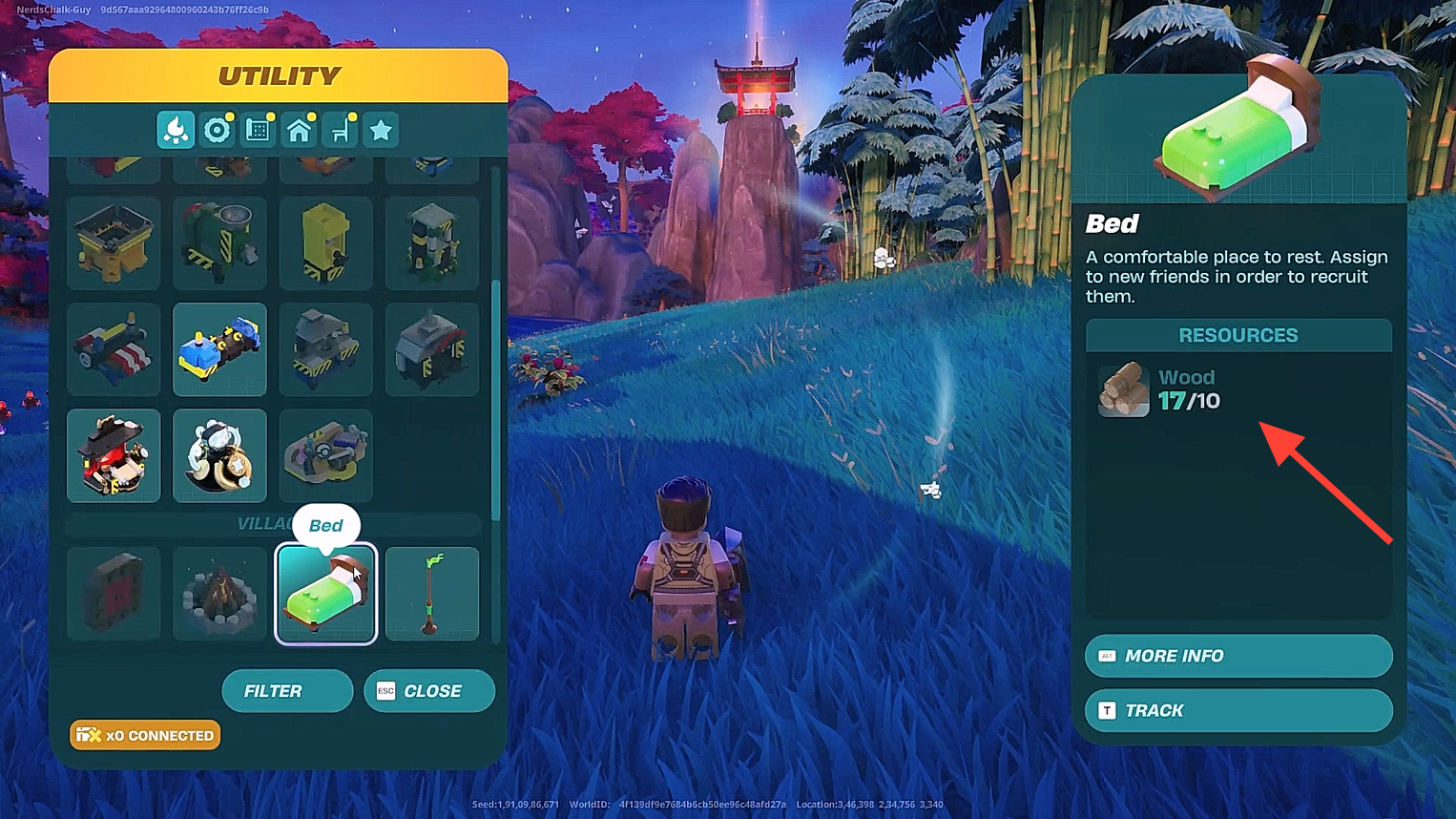This screenshot has width=1456, height=819.
Task: Select the yellow tower machine item
Action: point(325,243)
